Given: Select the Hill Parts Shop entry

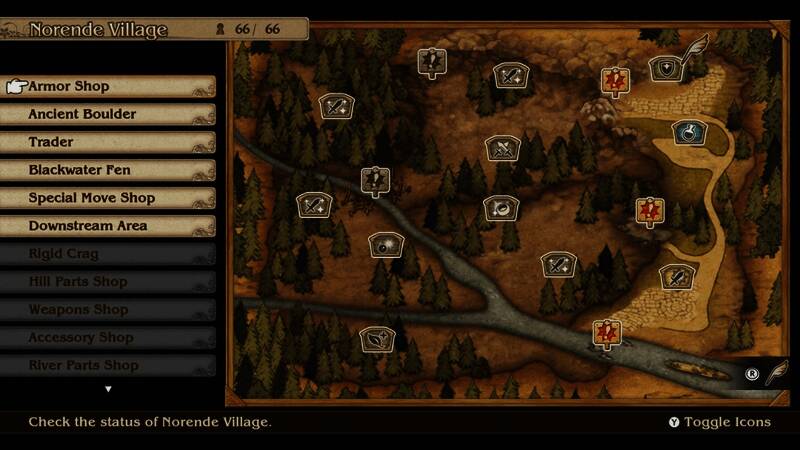Looking at the screenshot, I should 110,282.
